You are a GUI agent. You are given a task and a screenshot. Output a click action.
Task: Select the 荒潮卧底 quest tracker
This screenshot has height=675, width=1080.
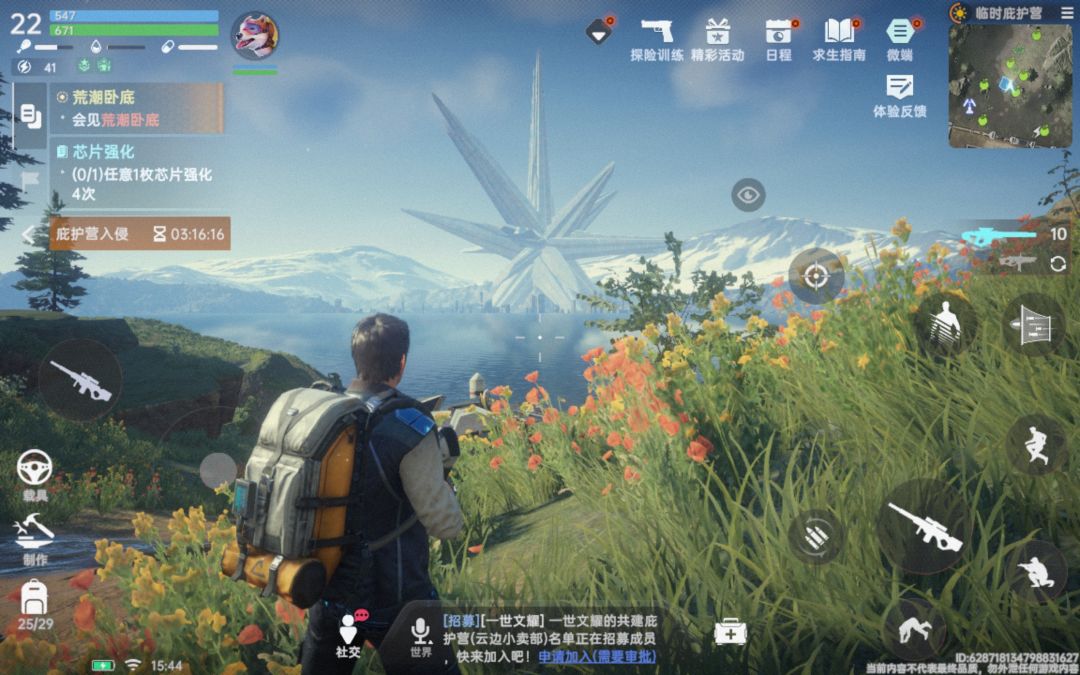point(137,108)
